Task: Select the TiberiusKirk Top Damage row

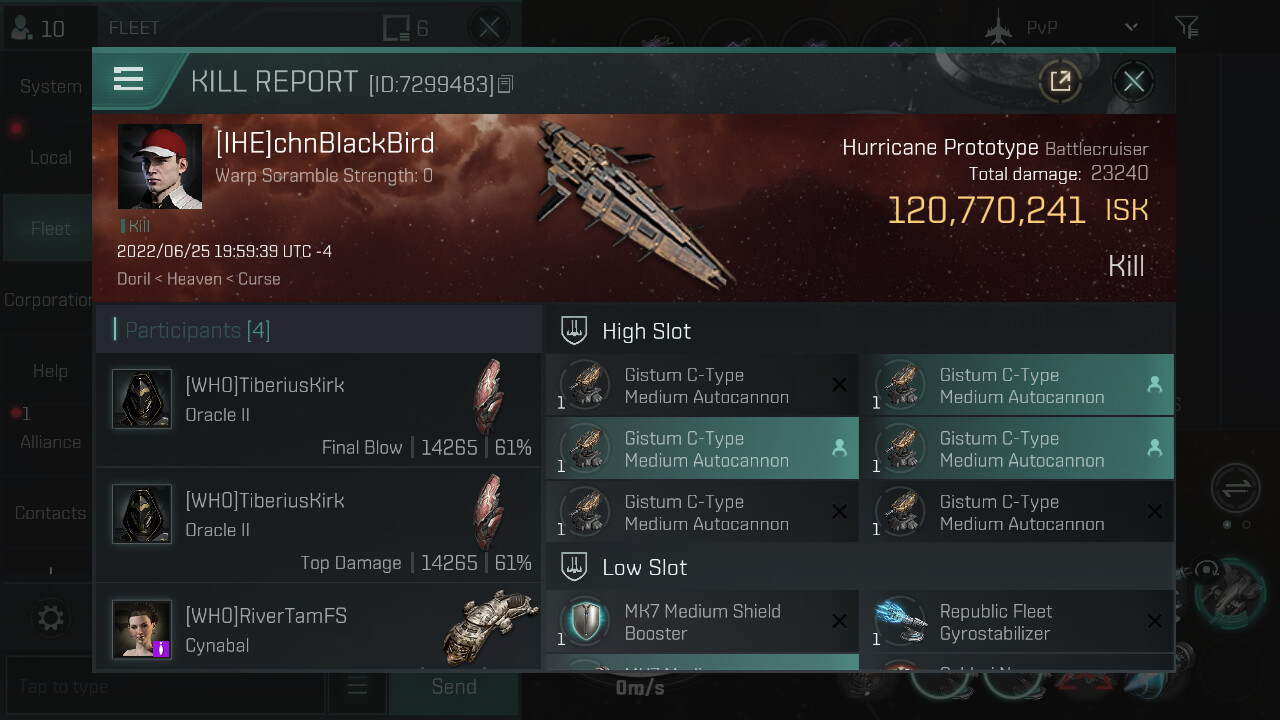Action: point(318,526)
